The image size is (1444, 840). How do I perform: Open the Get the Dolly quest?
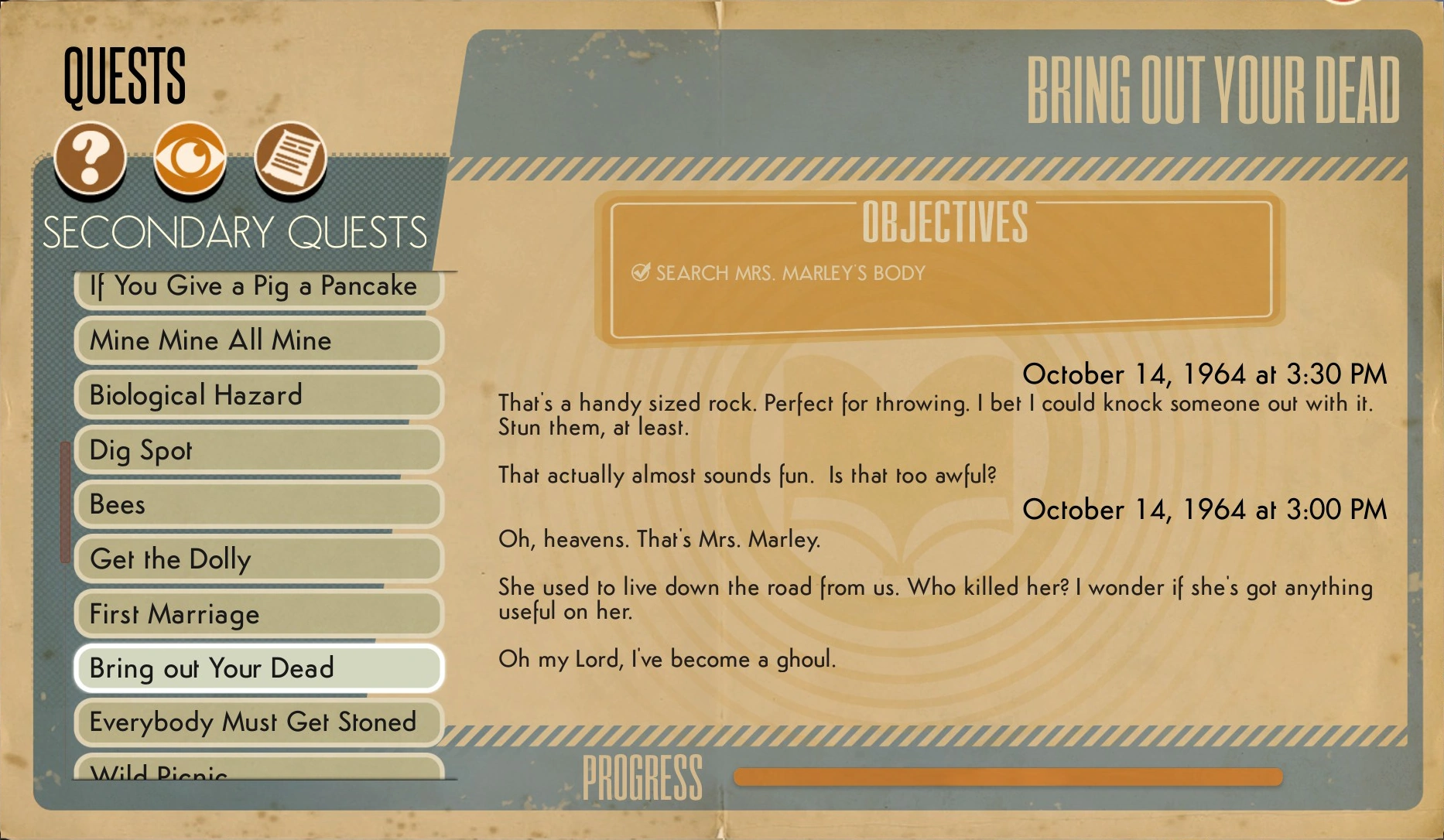258,558
